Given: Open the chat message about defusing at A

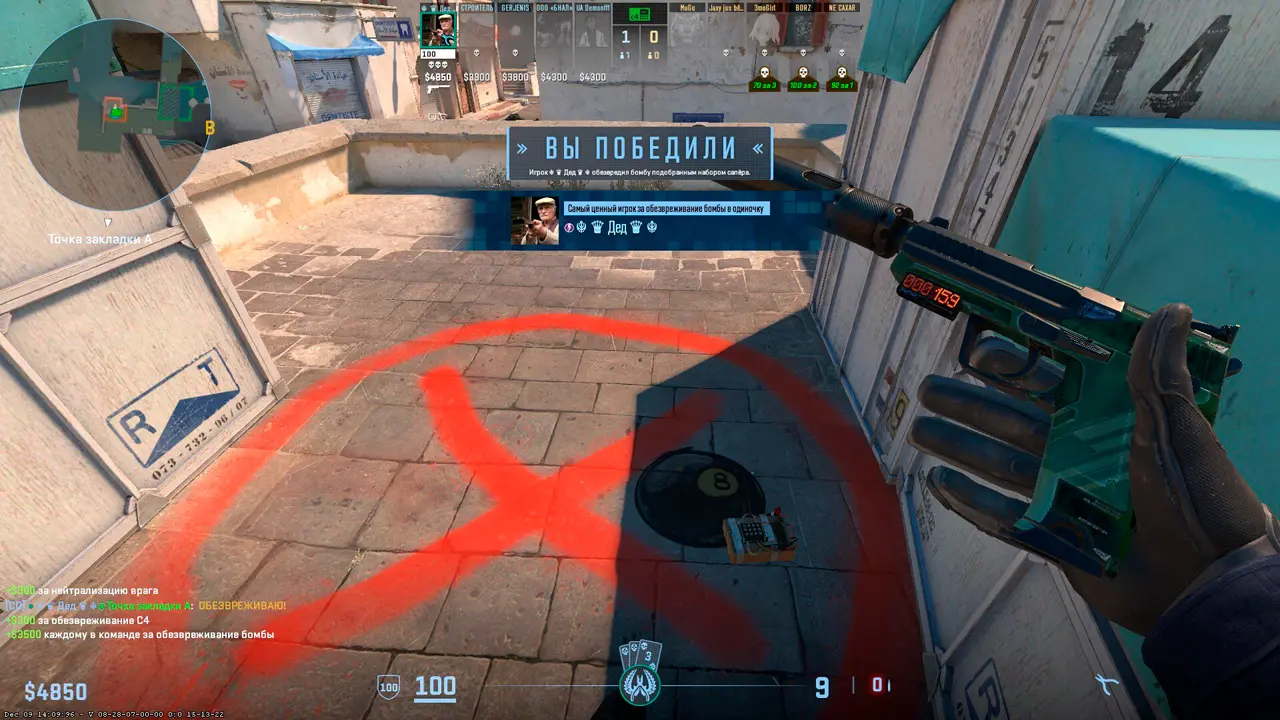Looking at the screenshot, I should point(145,606).
